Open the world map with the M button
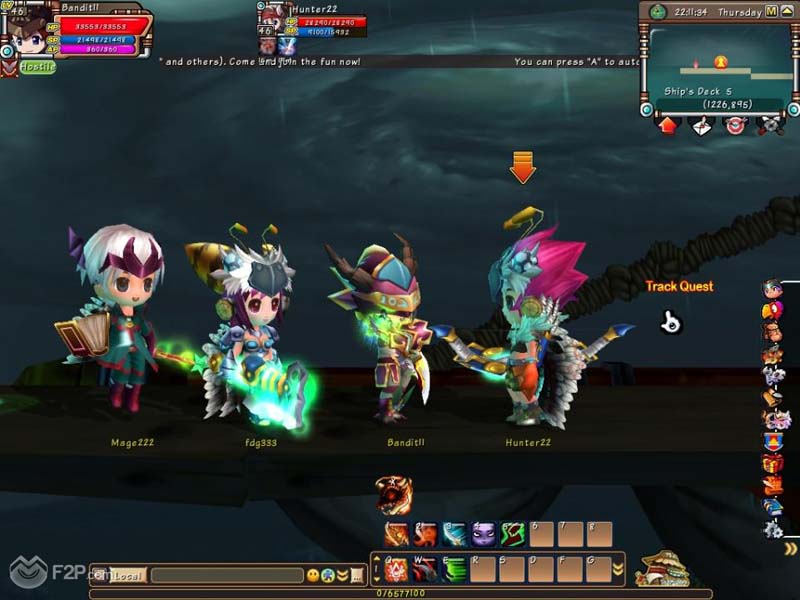Screen dimensions: 800x600 coord(771,12)
